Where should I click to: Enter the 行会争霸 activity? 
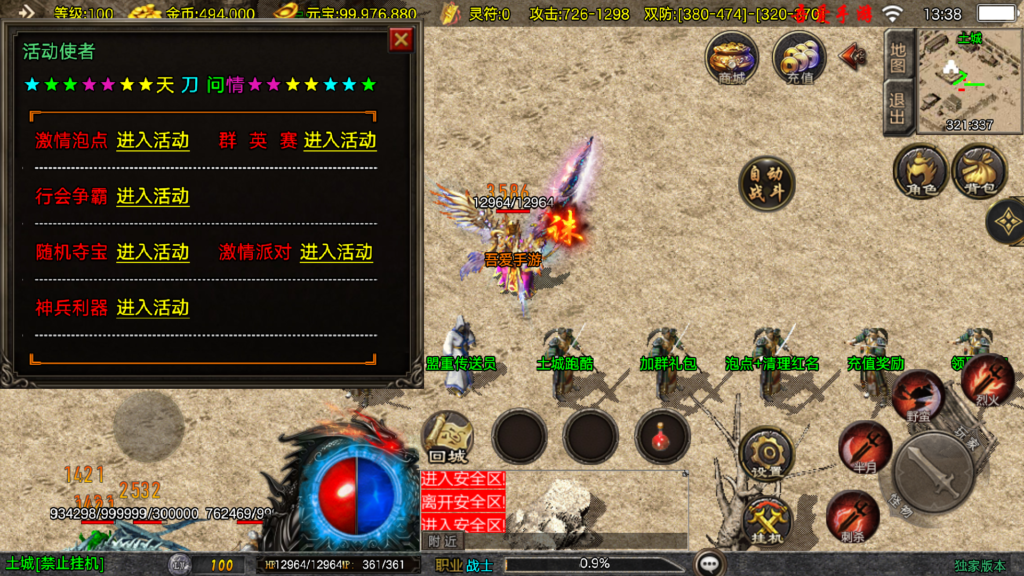[152, 196]
